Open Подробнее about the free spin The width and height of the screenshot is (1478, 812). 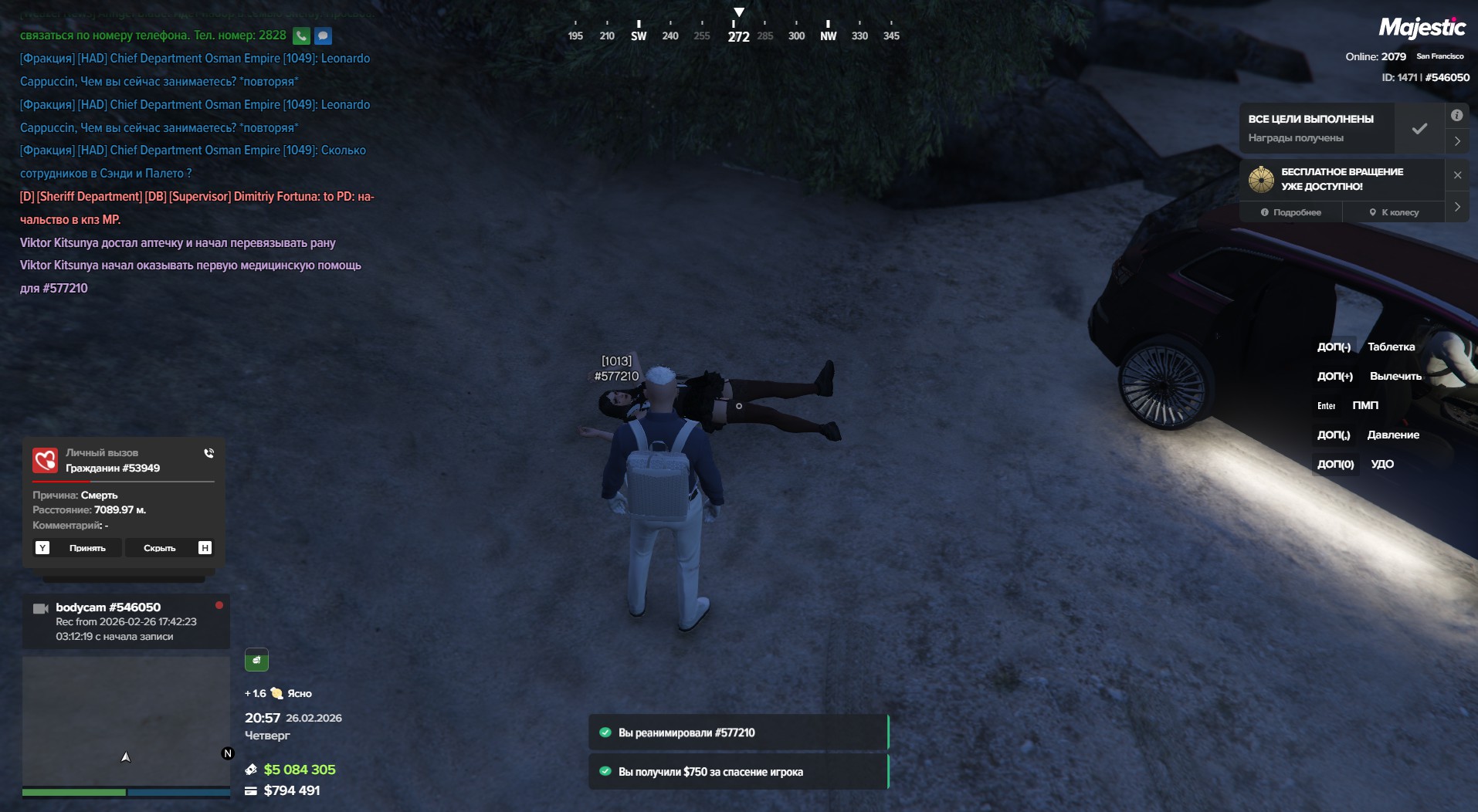[1291, 212]
